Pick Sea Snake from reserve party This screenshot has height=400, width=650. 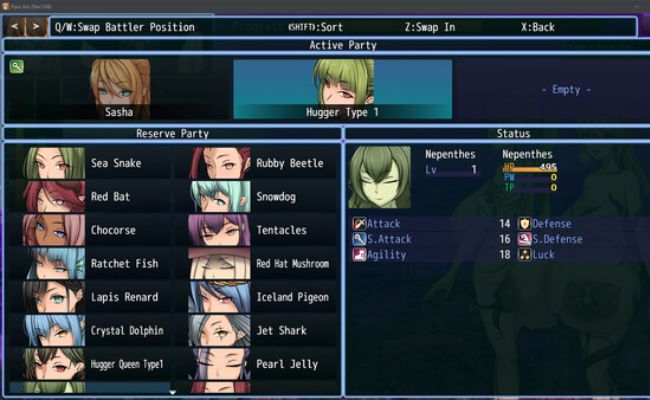click(92, 163)
